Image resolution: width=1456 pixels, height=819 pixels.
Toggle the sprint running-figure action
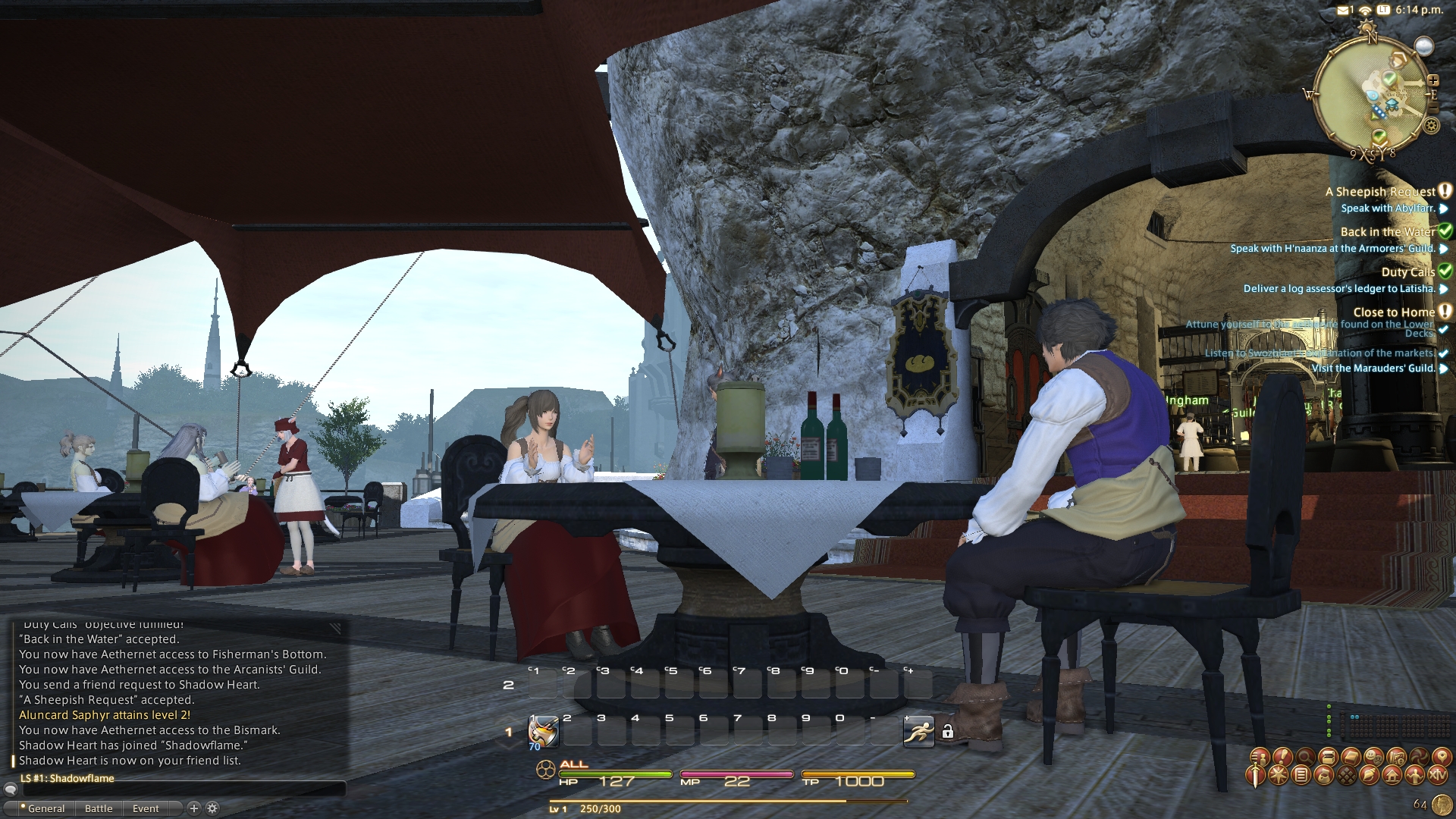point(918,732)
